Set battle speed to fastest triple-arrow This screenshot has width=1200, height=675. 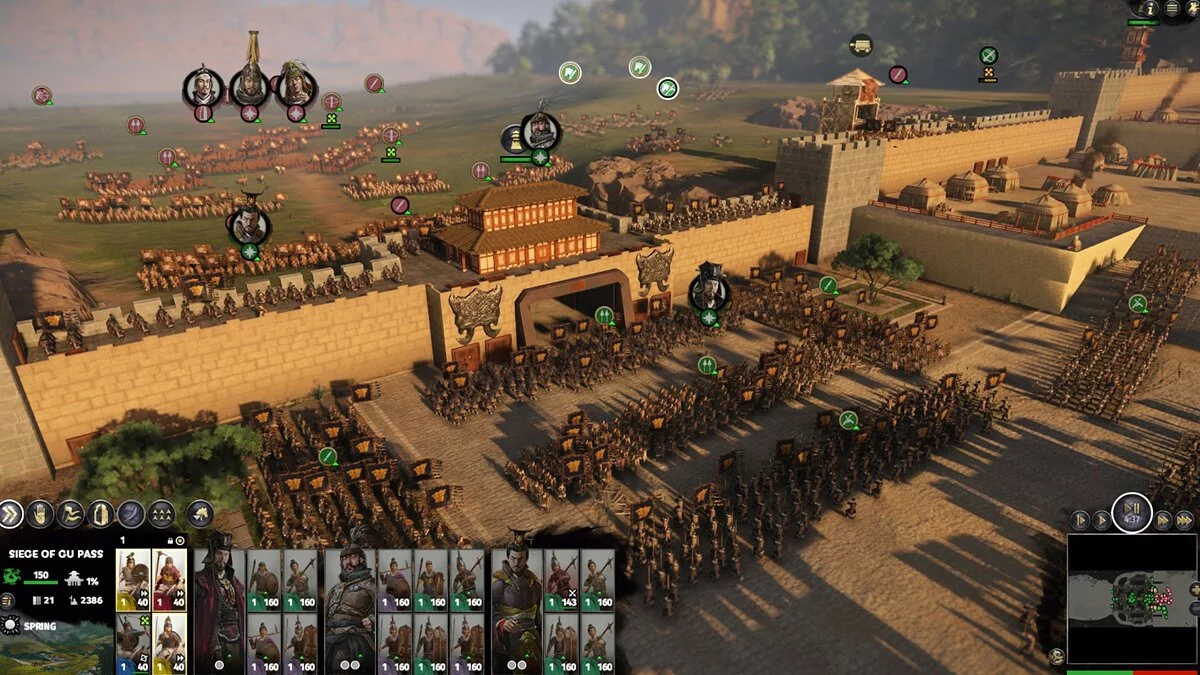[1186, 520]
